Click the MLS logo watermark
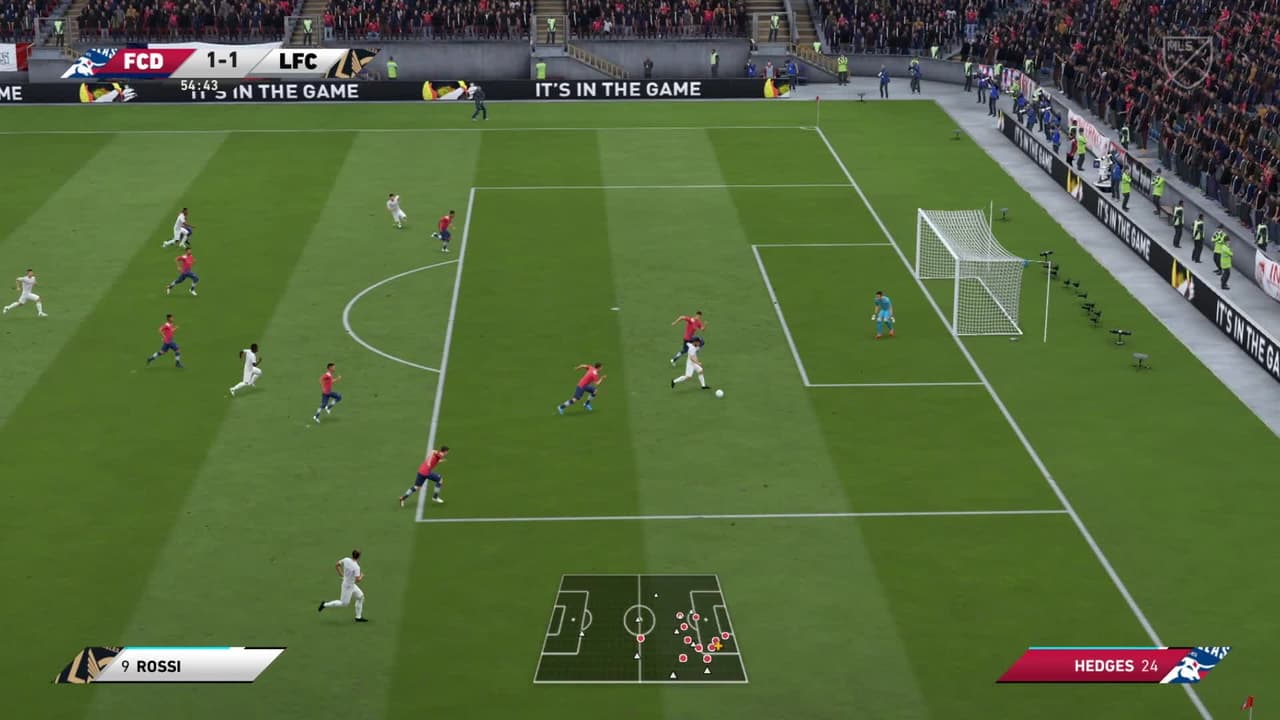 [1187, 62]
